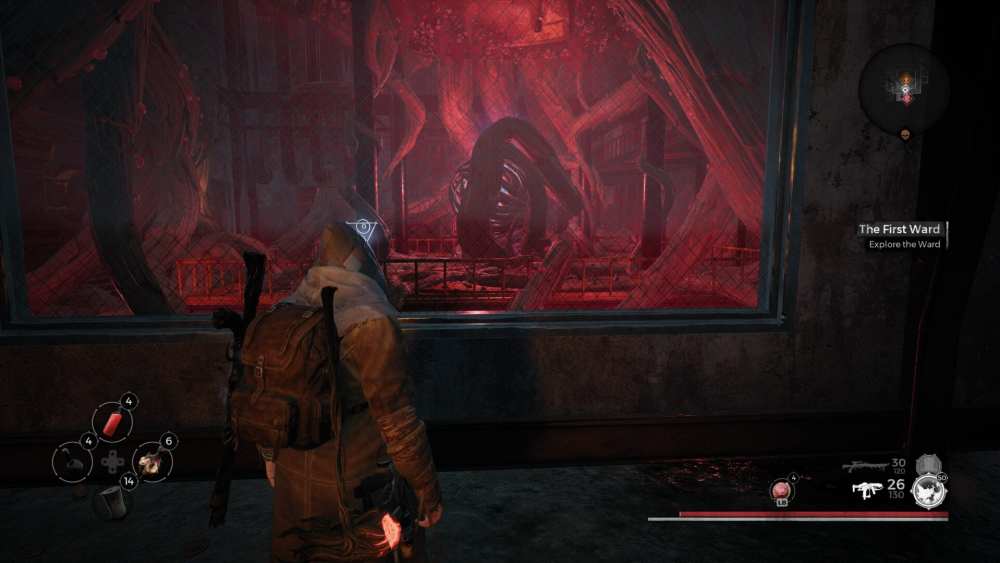Select The First Ward objective tracker

pyautogui.click(x=900, y=230)
